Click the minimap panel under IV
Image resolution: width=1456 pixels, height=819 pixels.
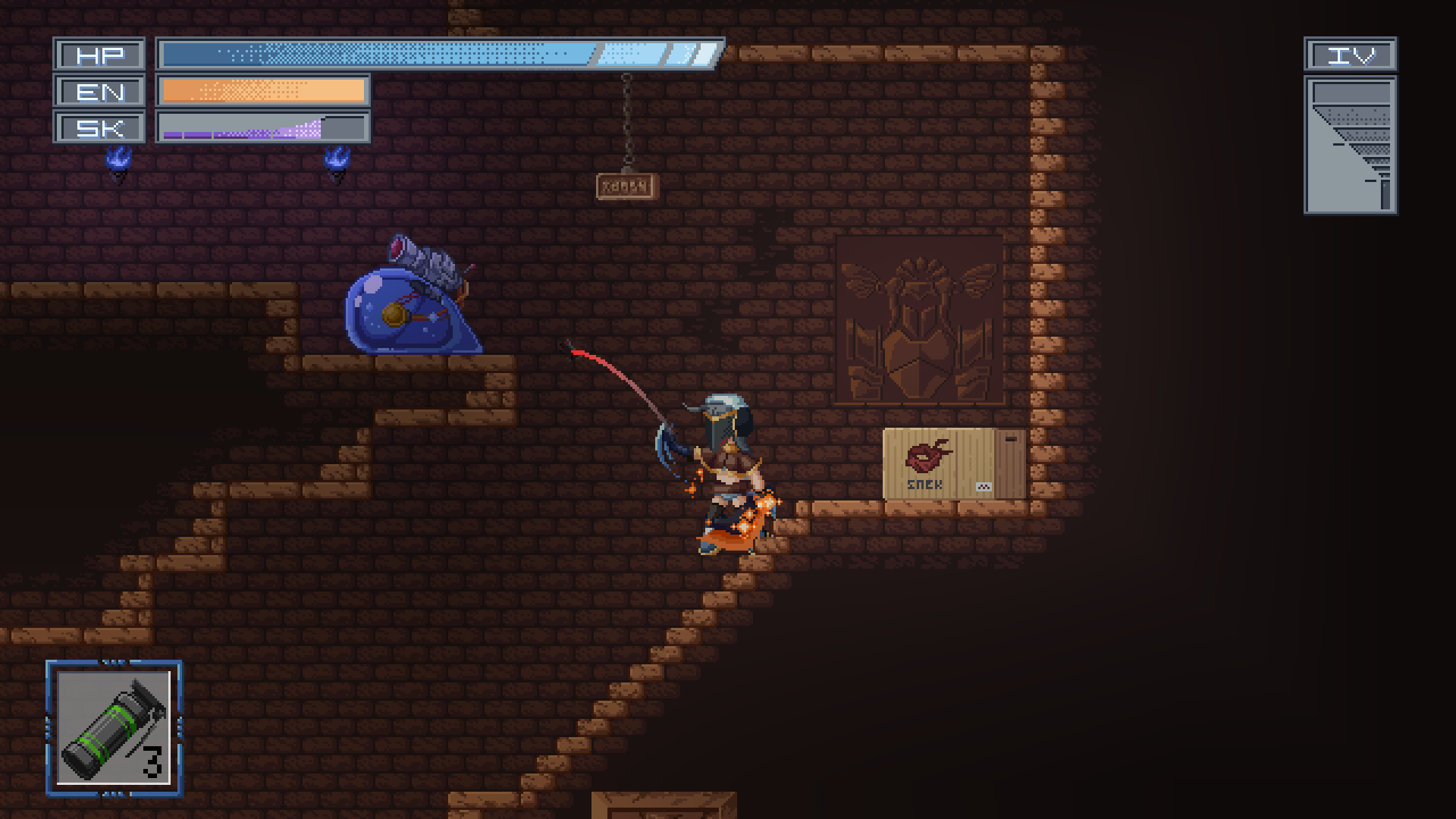click(x=1350, y=145)
